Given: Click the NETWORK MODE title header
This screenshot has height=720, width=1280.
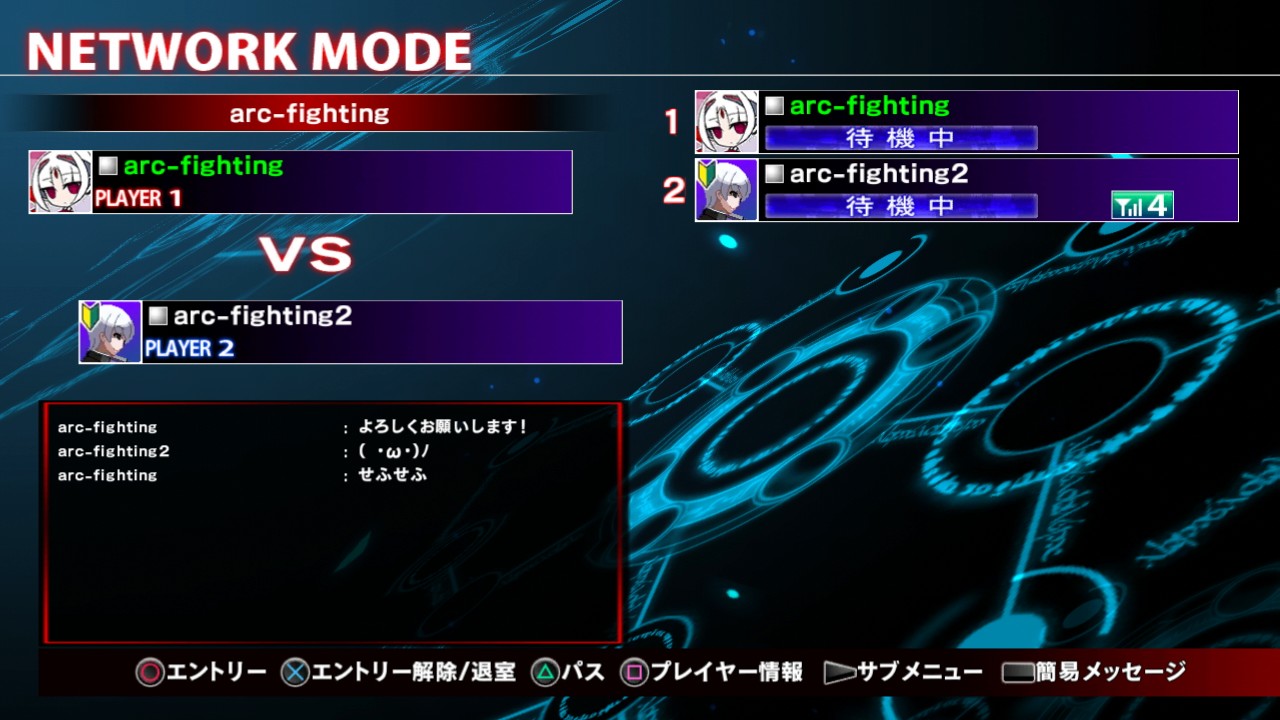Looking at the screenshot, I should point(248,48).
